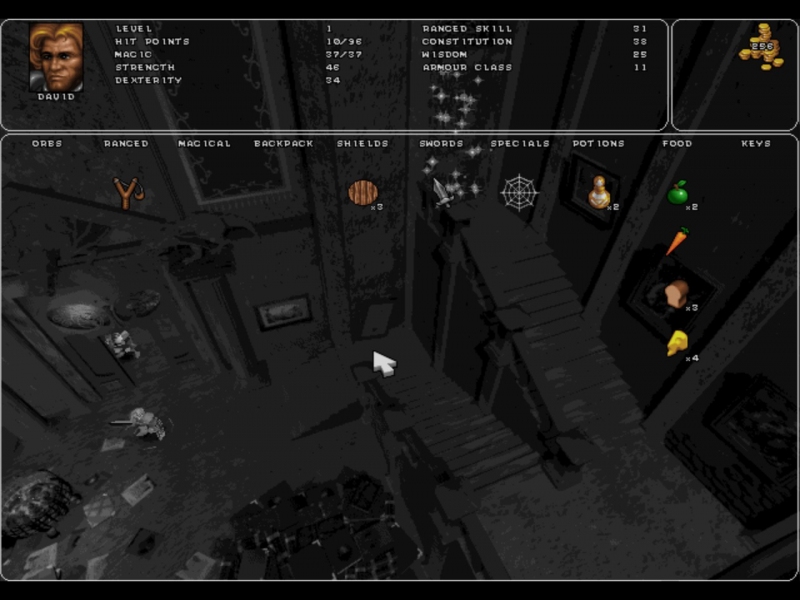The height and width of the screenshot is (600, 800).
Task: Choose the bread loaf
Action: 678,293
